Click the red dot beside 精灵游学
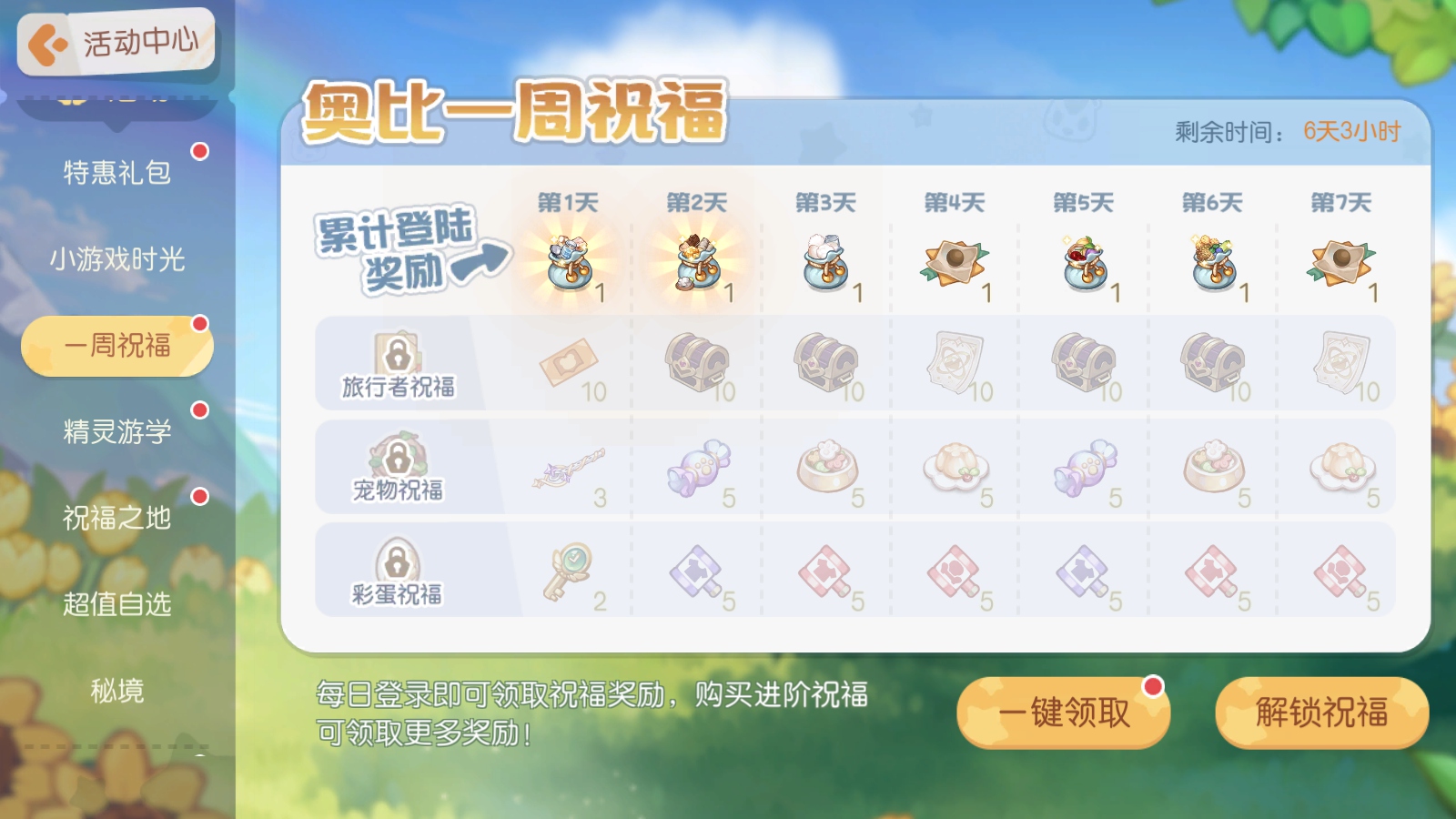Image resolution: width=1456 pixels, height=819 pixels. click(202, 409)
